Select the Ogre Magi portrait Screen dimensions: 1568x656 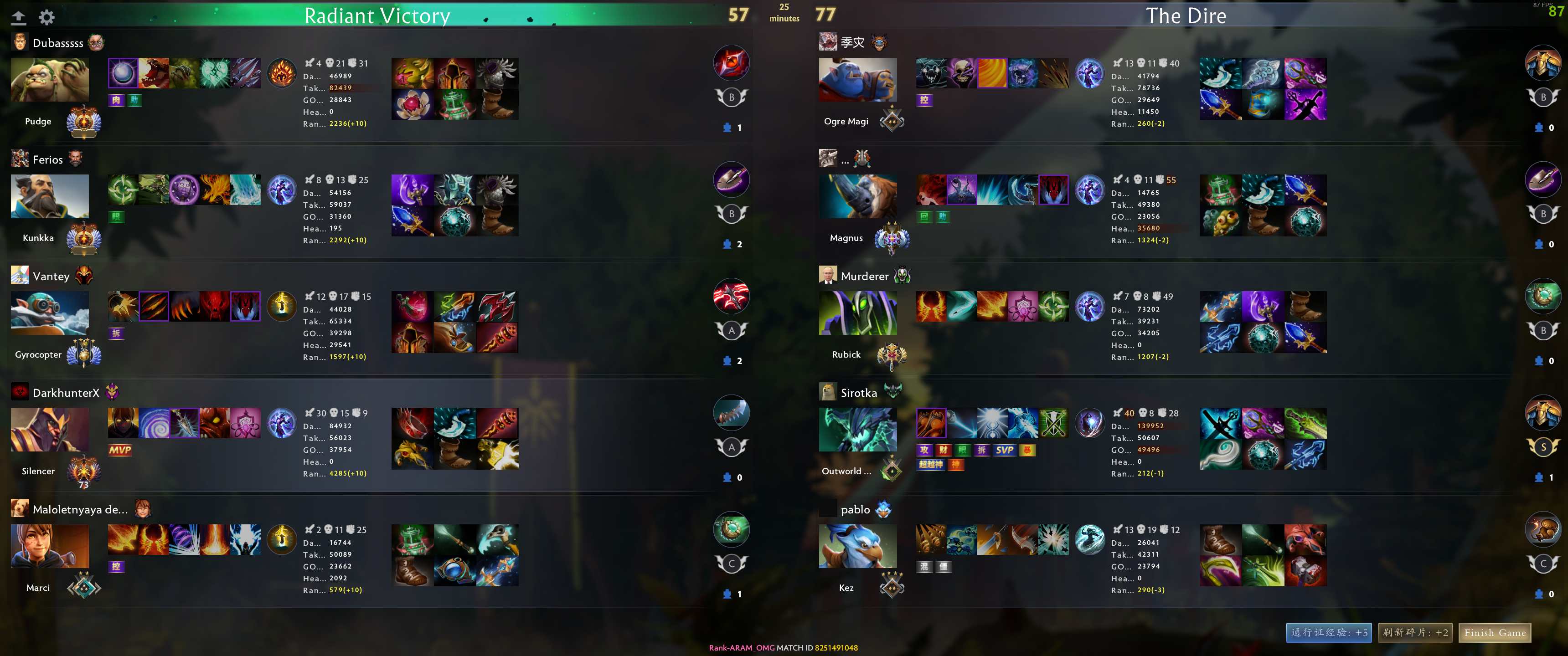(x=857, y=80)
